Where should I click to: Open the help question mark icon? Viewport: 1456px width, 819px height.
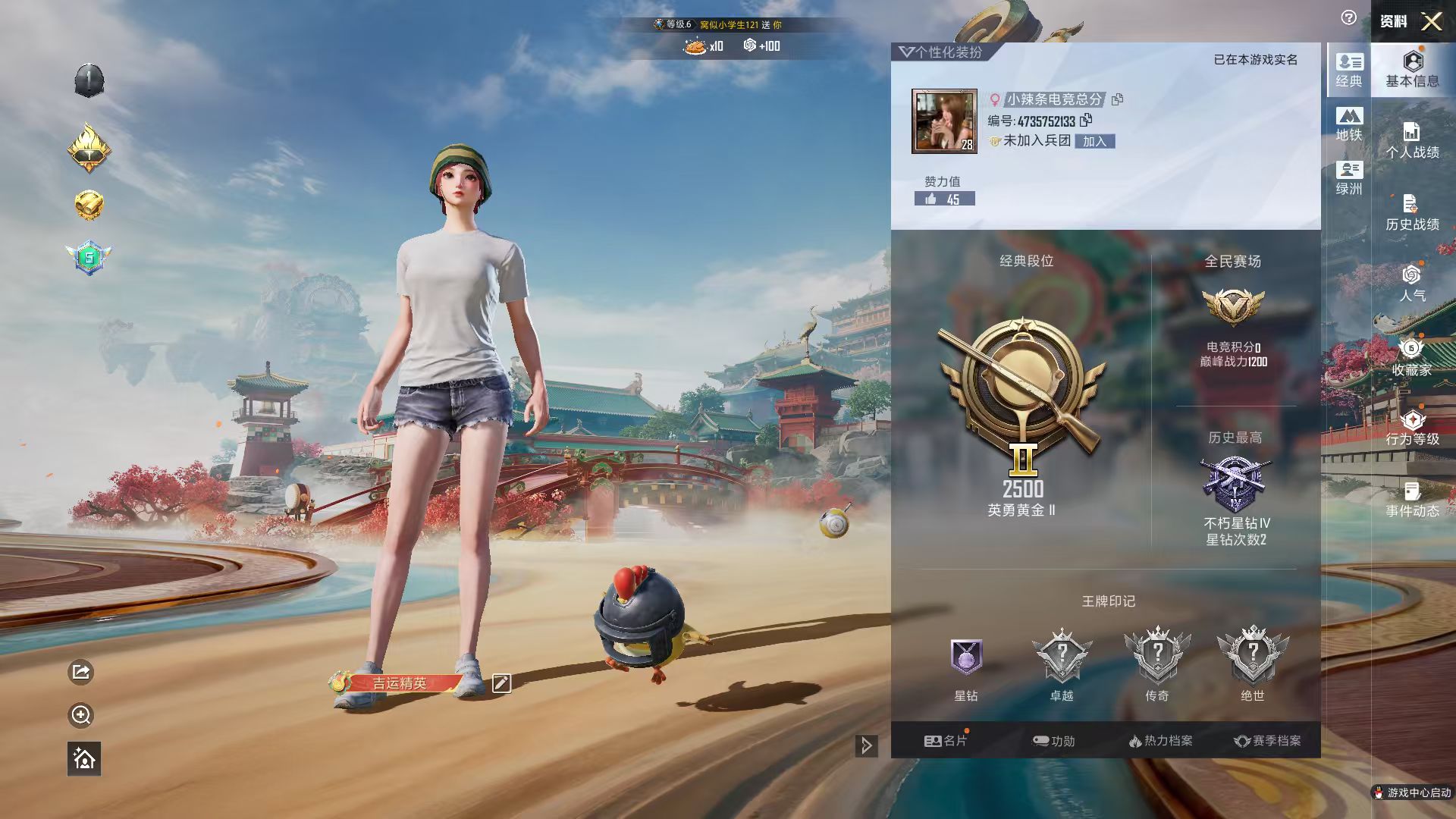1348,18
